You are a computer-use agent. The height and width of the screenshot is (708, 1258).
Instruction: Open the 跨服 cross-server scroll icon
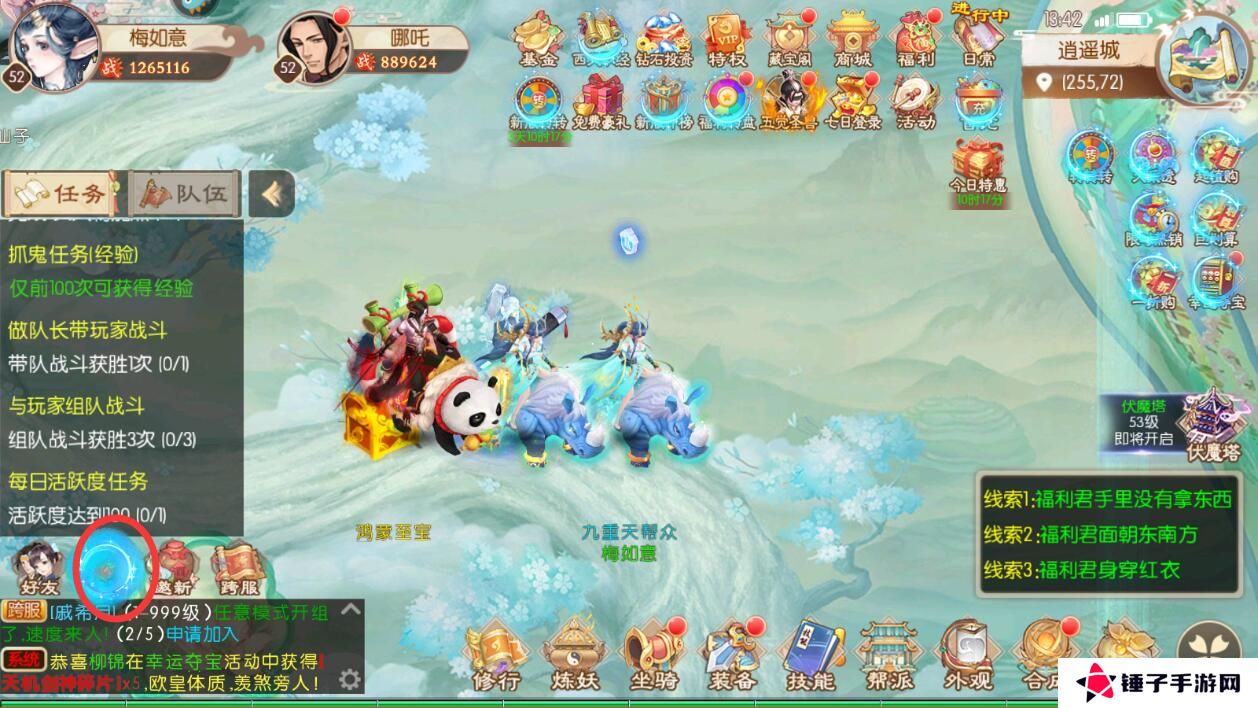(237, 566)
